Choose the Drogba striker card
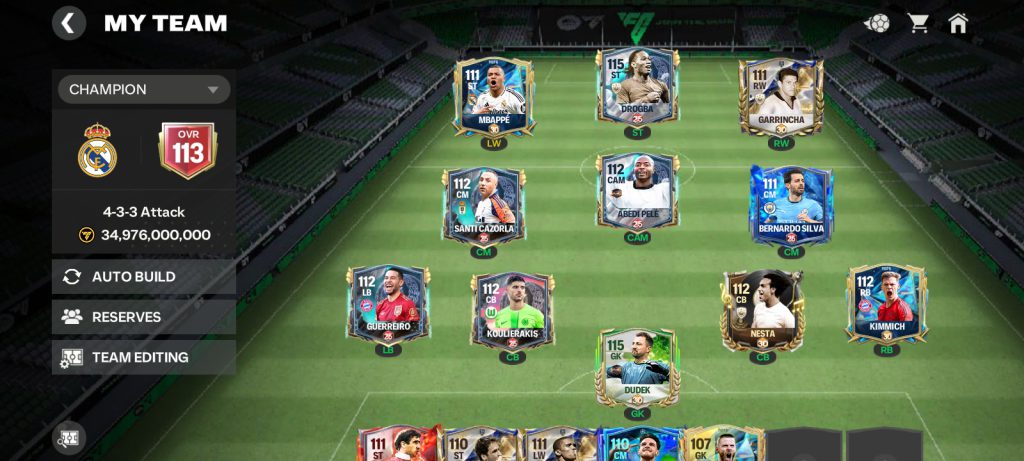Viewport: 1024px width, 461px height. pos(637,90)
